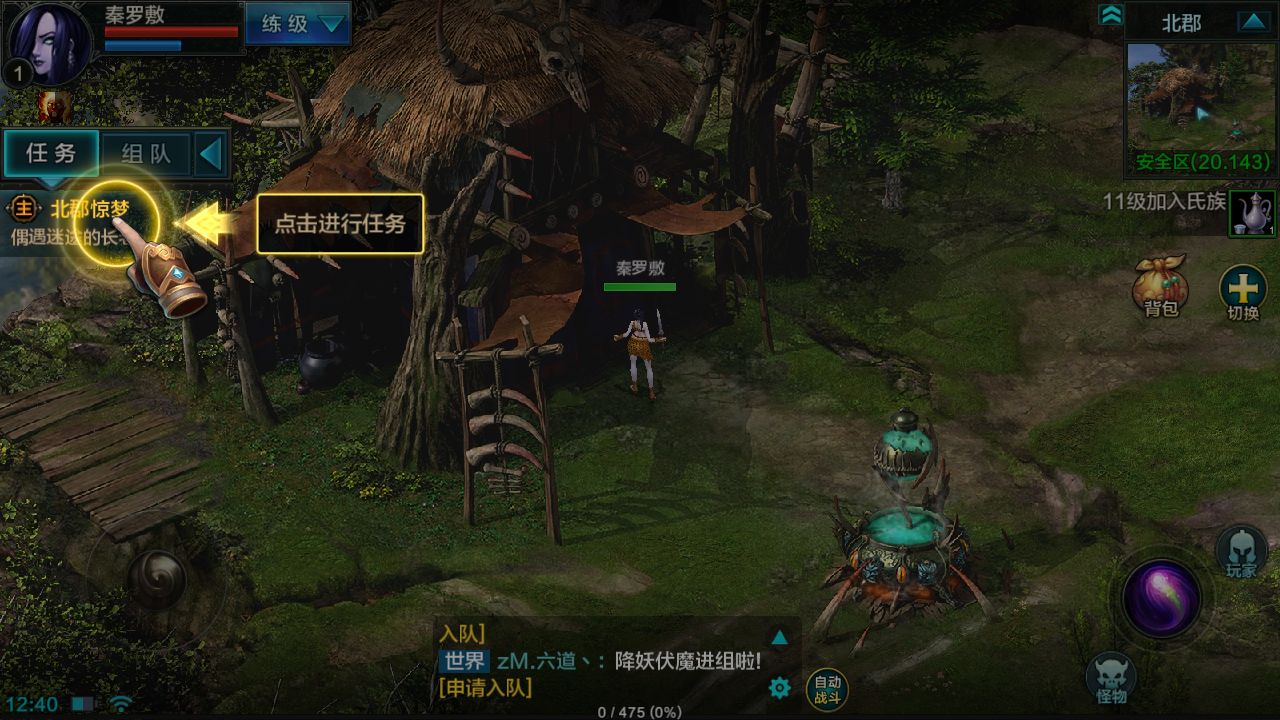Tap the virtual joystick pad

157,578
